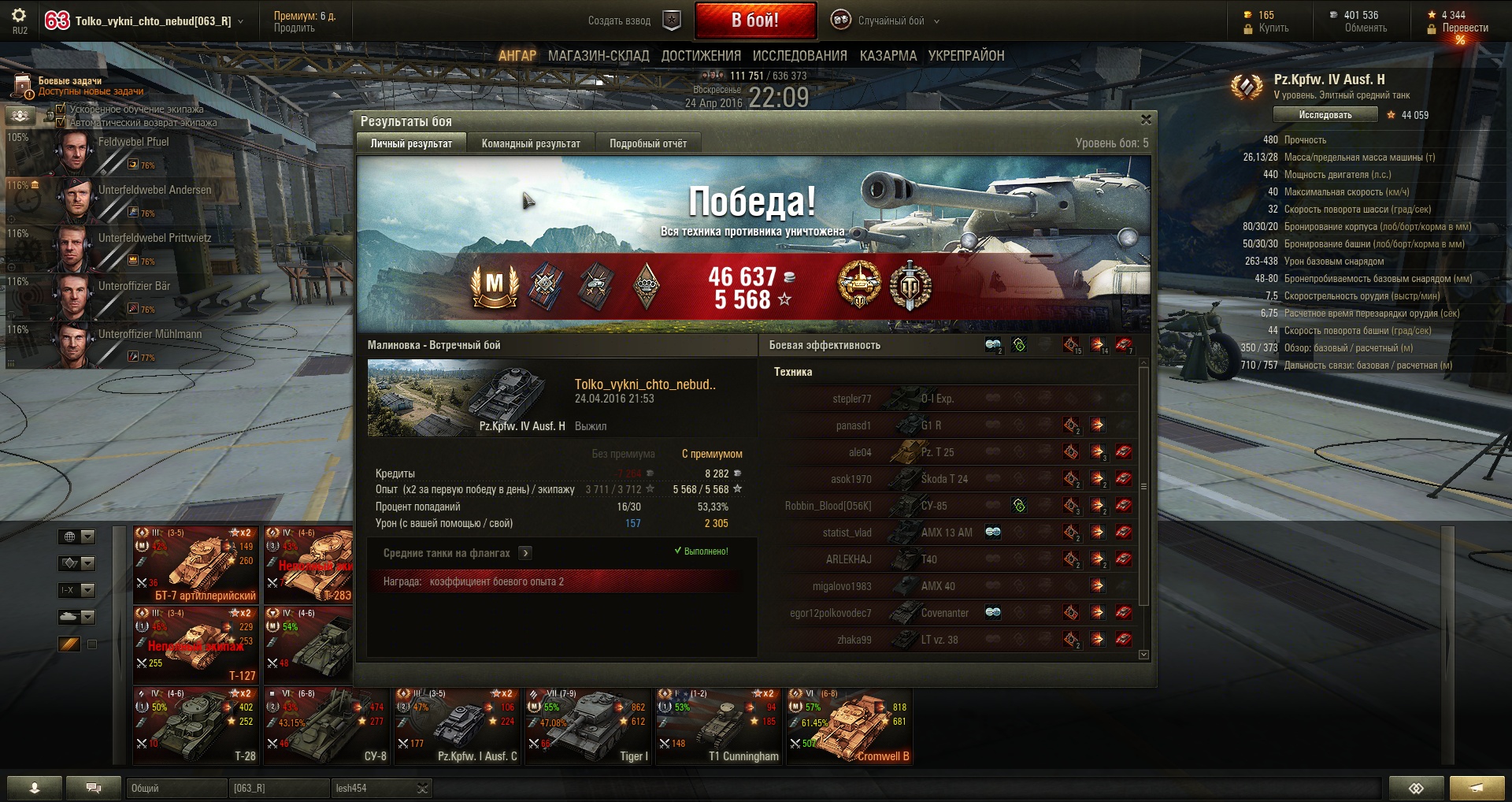Click the red battle start button

click(754, 20)
